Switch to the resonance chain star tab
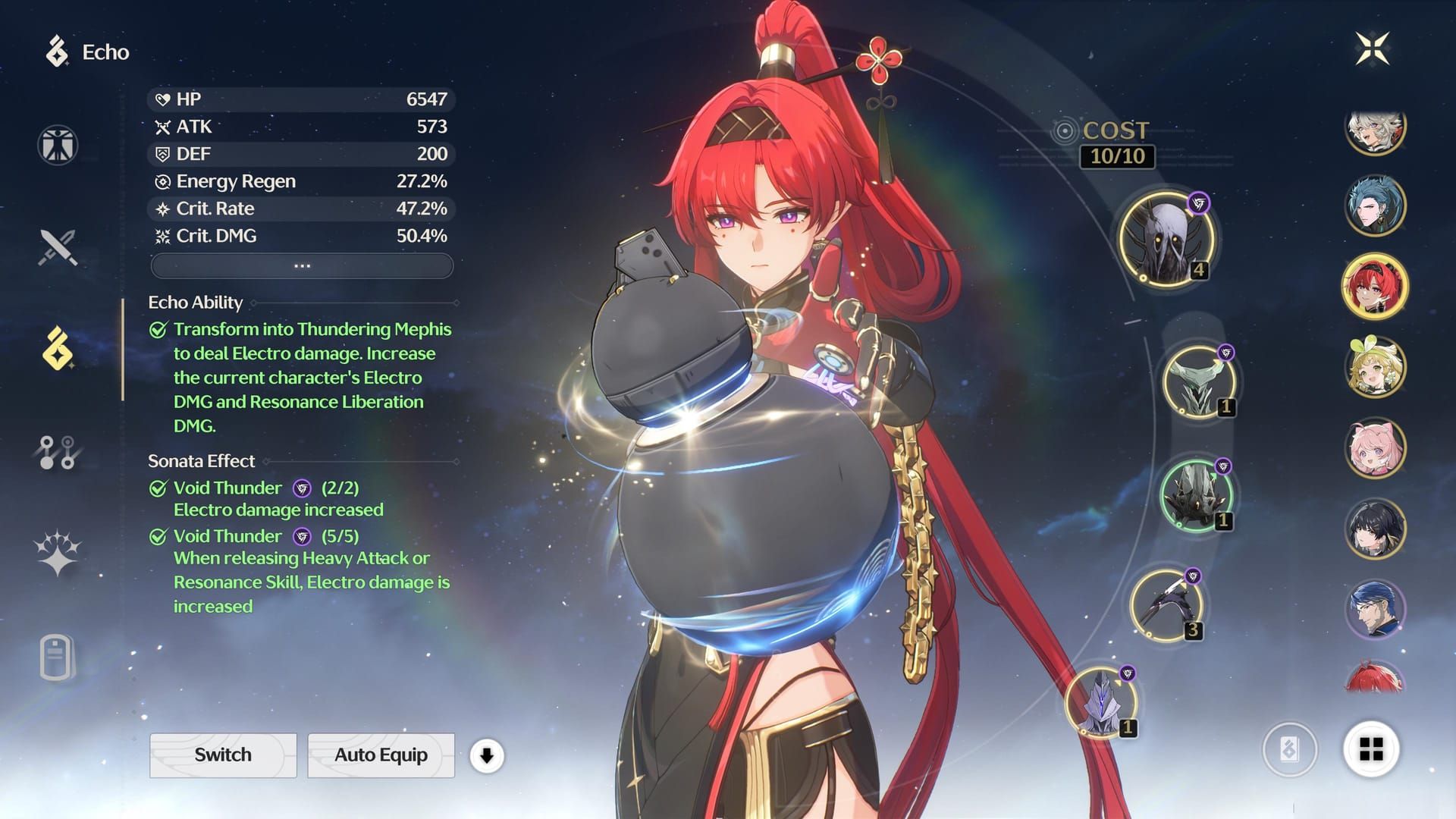This screenshot has height=819, width=1456. (x=58, y=552)
